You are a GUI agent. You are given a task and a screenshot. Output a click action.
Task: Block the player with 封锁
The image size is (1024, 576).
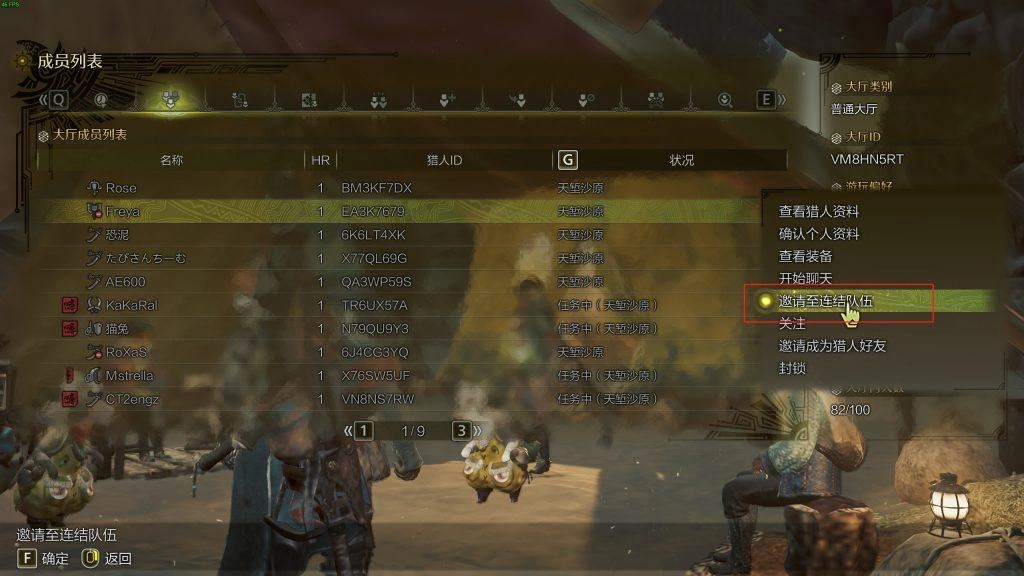(792, 368)
